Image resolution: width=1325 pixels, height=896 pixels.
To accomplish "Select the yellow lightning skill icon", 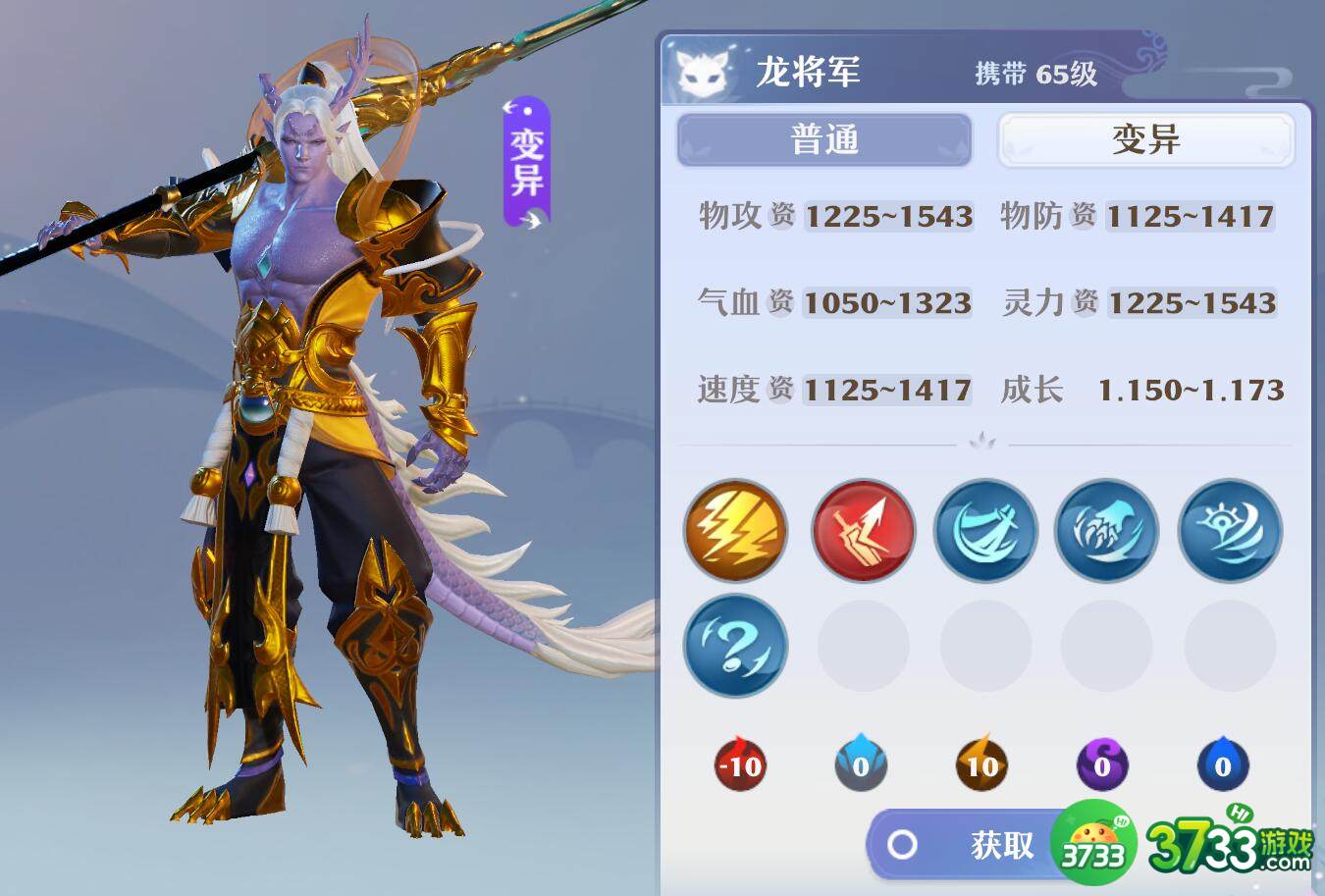I will pyautogui.click(x=735, y=530).
